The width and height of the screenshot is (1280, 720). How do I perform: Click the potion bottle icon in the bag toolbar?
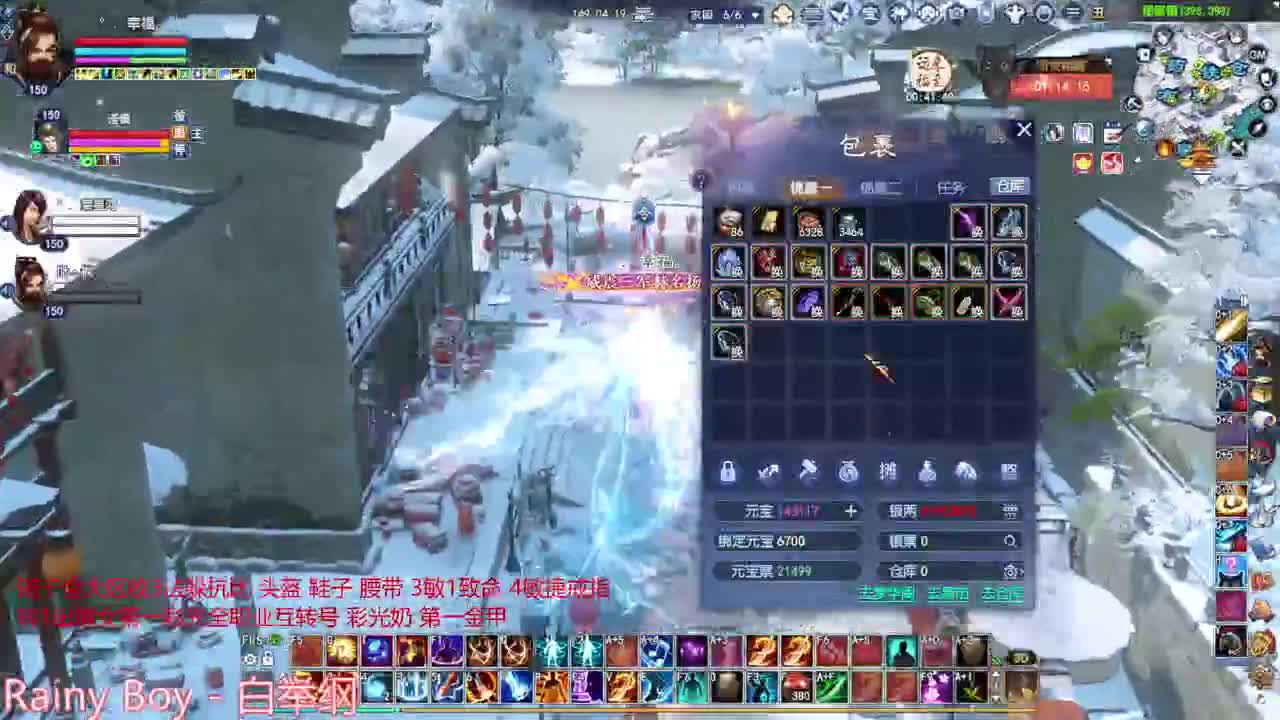click(x=927, y=470)
